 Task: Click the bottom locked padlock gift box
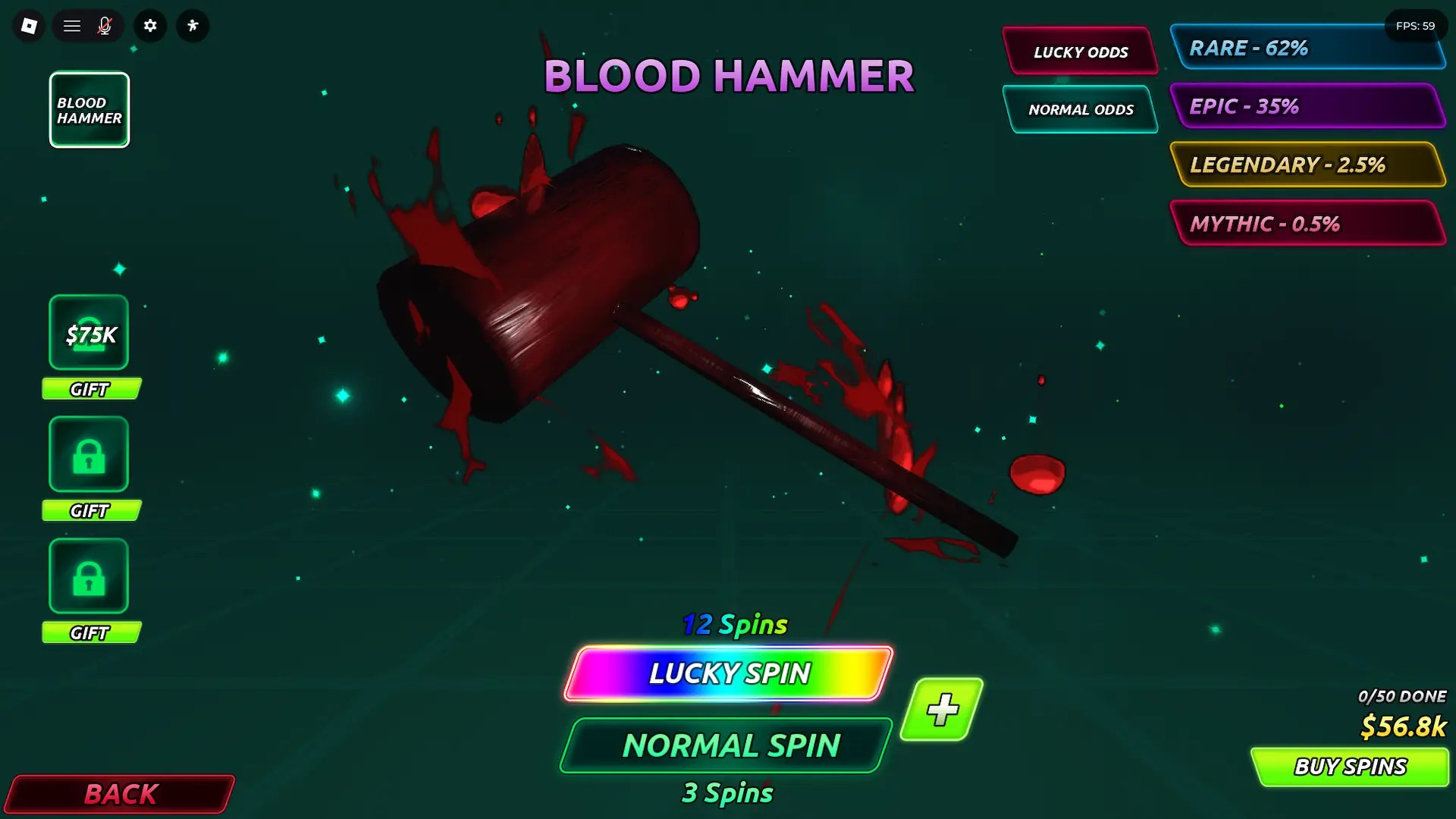pyautogui.click(x=88, y=575)
